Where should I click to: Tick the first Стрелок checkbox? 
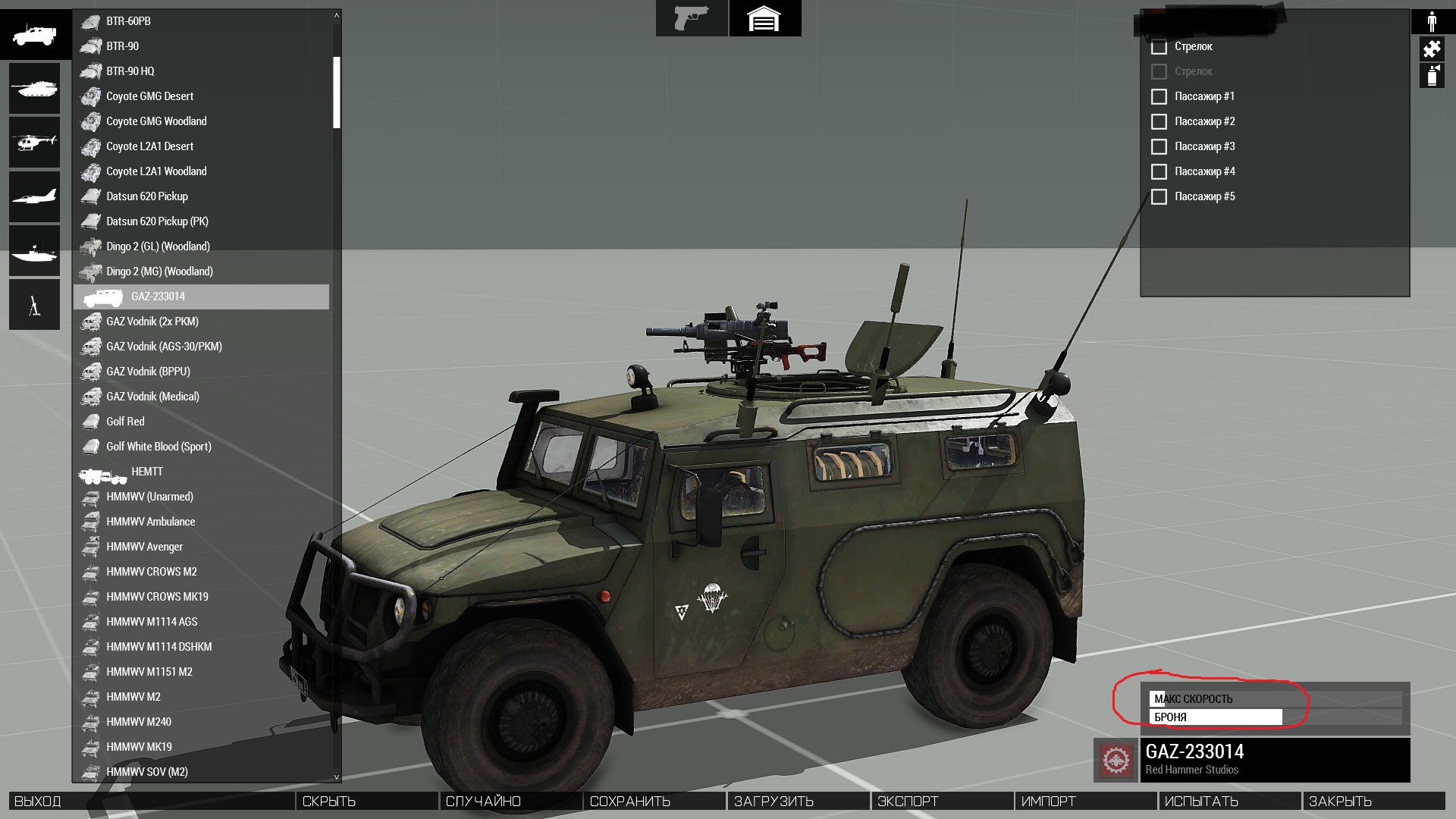pyautogui.click(x=1159, y=47)
